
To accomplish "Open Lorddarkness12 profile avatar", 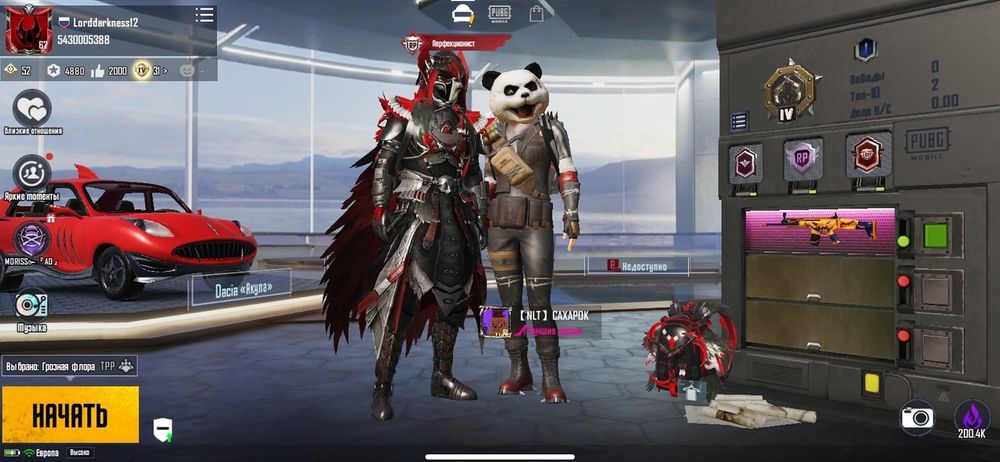I will click(x=29, y=30).
